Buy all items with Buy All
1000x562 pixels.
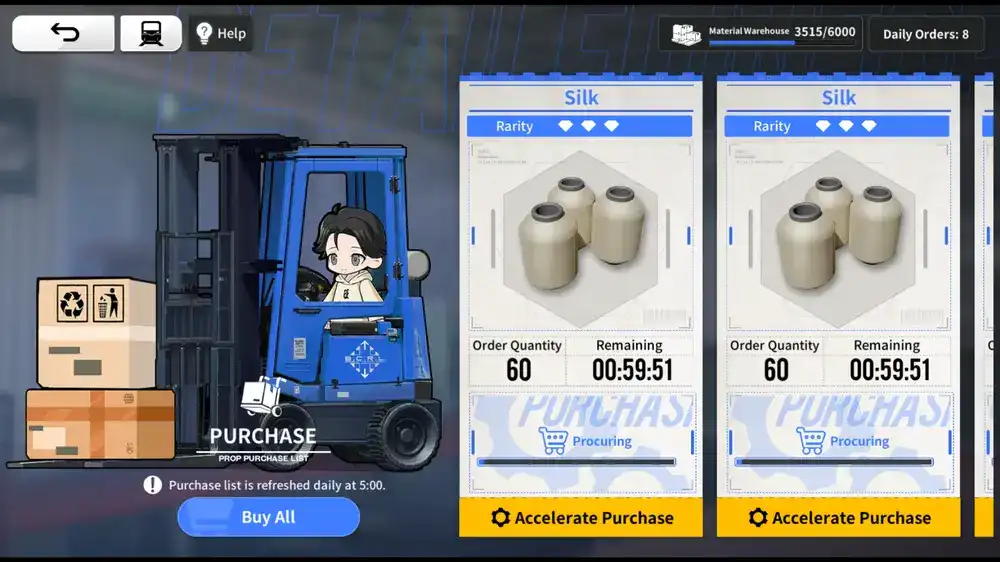(x=268, y=517)
